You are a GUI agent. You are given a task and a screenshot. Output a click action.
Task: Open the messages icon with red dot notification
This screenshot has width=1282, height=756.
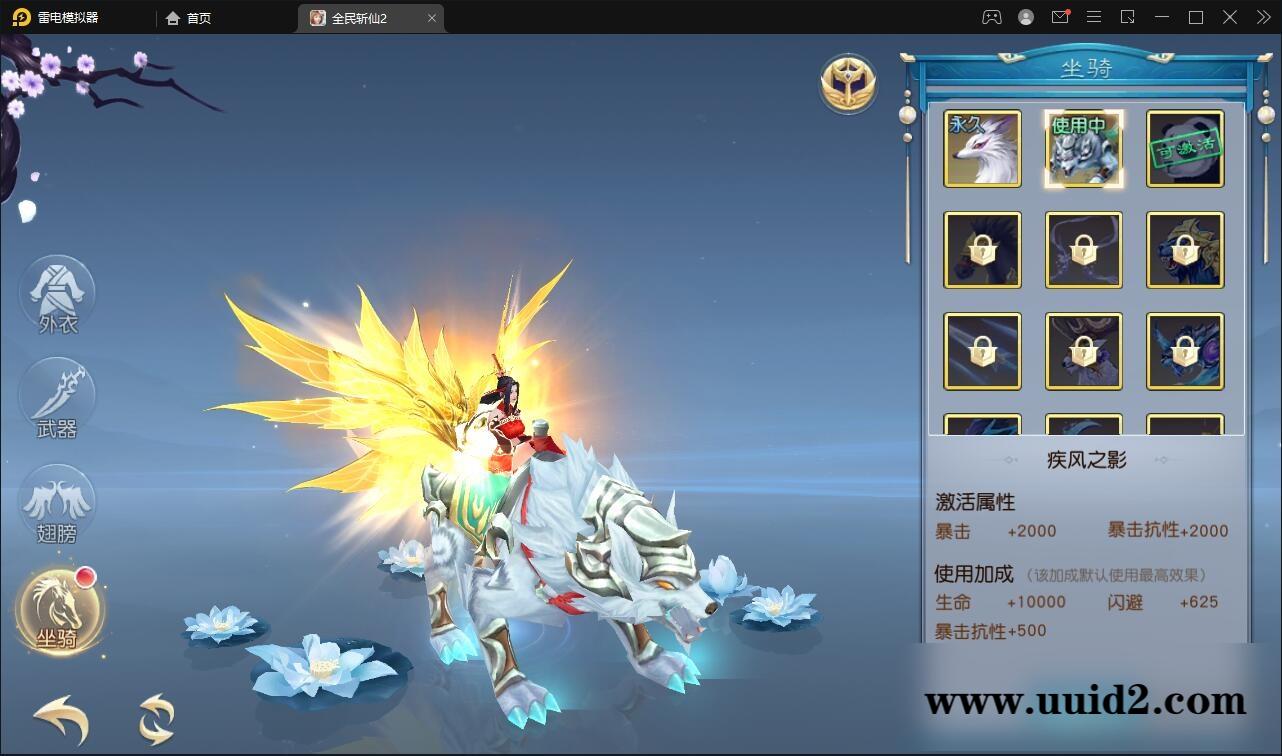tap(1060, 17)
